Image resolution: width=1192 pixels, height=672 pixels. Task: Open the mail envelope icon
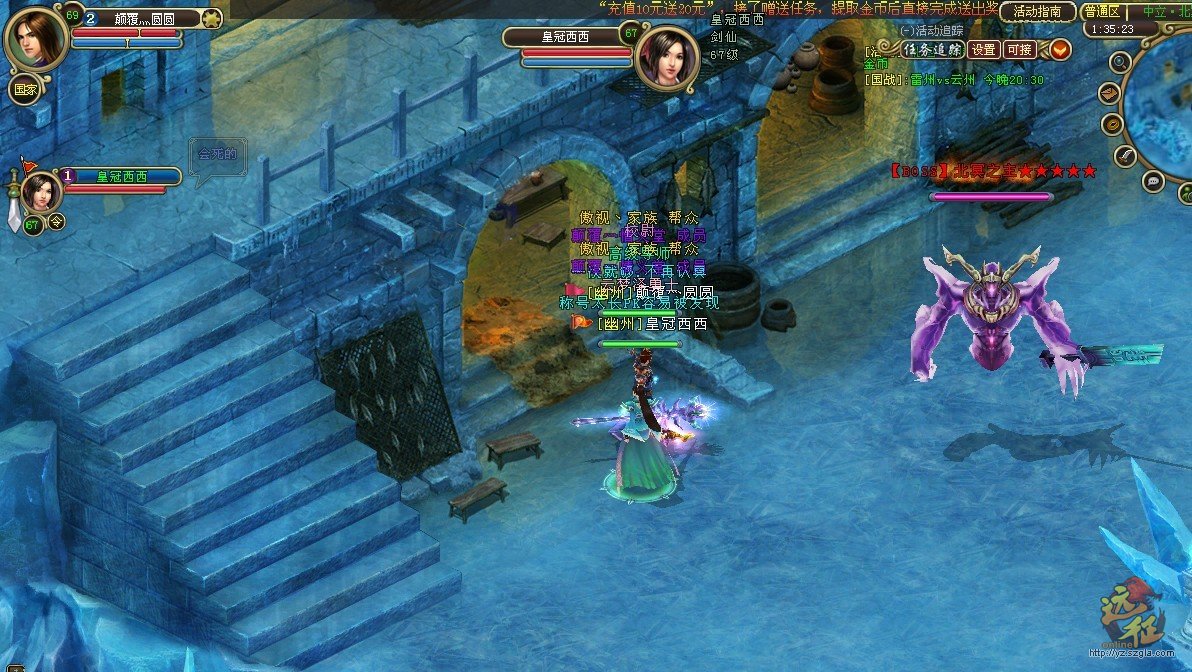[1109, 93]
